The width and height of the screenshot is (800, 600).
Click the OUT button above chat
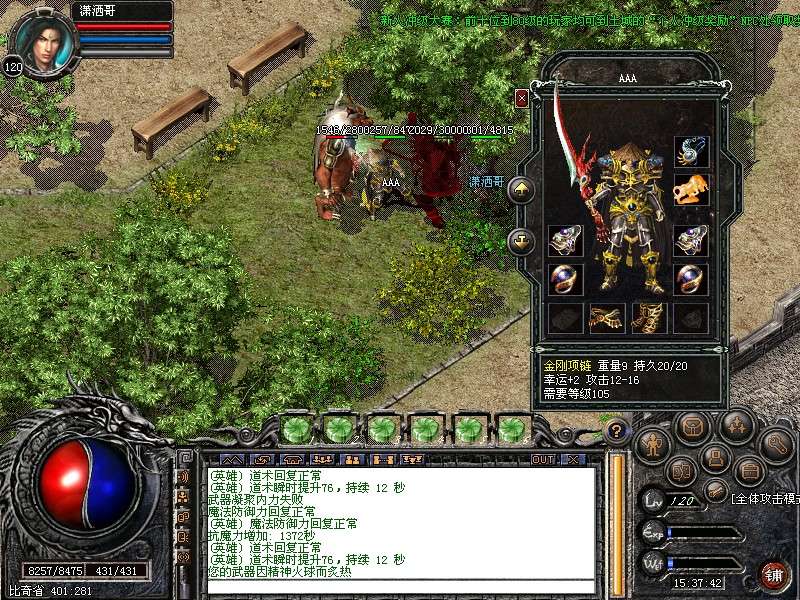(542, 459)
